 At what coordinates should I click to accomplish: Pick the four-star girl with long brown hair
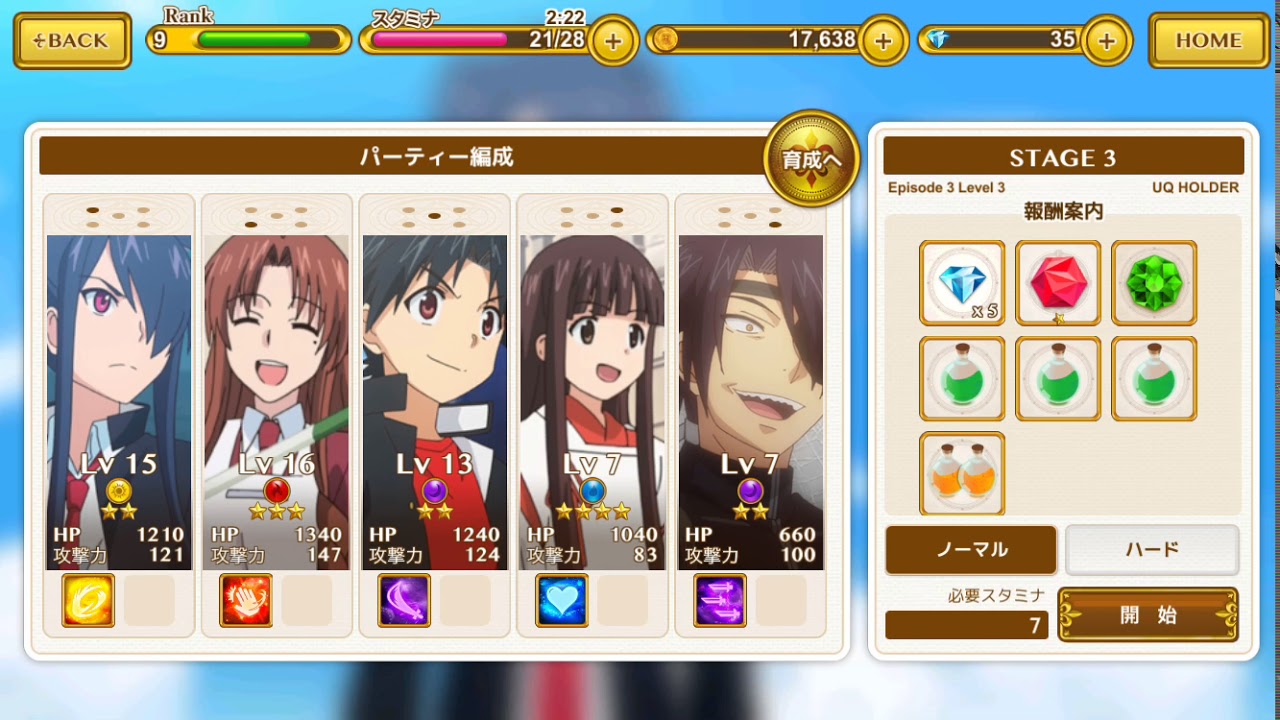point(593,400)
